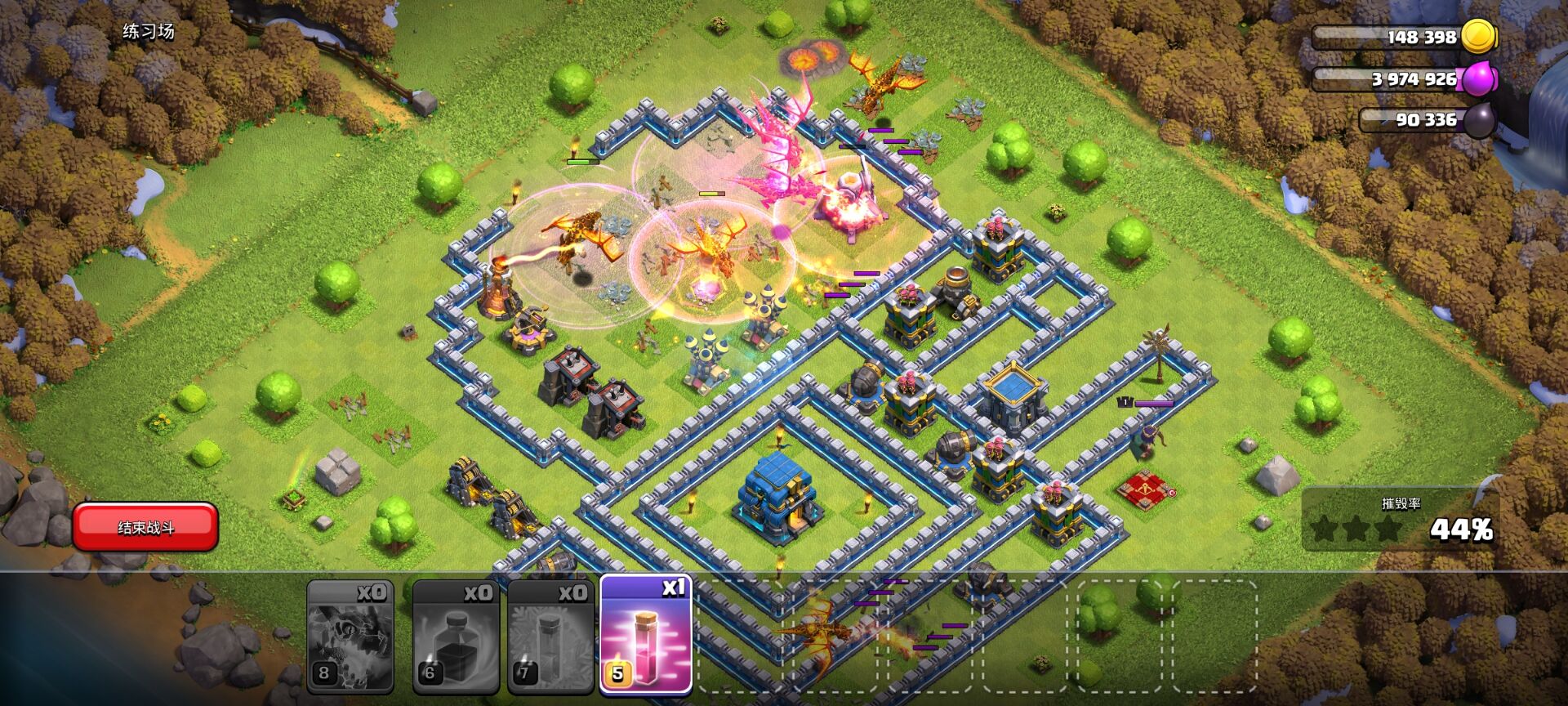The width and height of the screenshot is (1568, 706).
Task: Select the greyed-out Rage spell card
Action: (456, 637)
